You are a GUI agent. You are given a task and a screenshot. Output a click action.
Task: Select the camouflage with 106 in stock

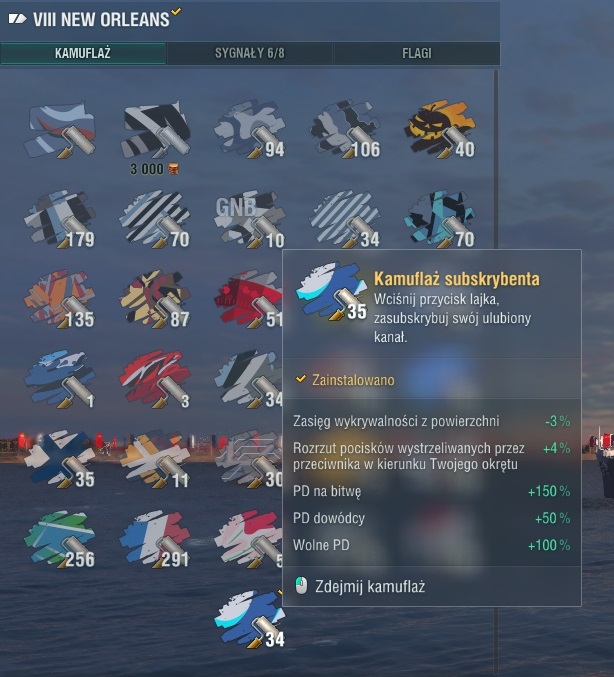pos(343,131)
